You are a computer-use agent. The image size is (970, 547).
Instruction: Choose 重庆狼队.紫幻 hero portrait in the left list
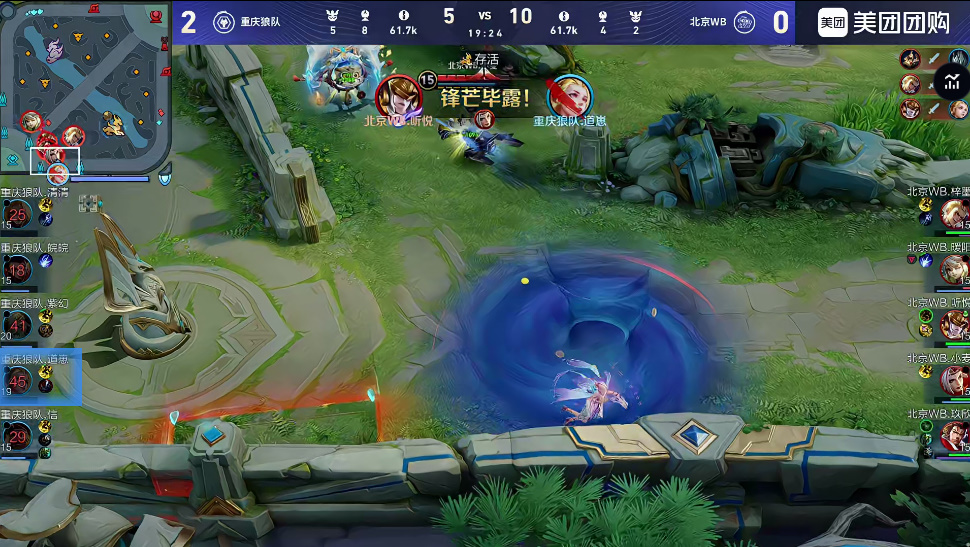point(19,325)
